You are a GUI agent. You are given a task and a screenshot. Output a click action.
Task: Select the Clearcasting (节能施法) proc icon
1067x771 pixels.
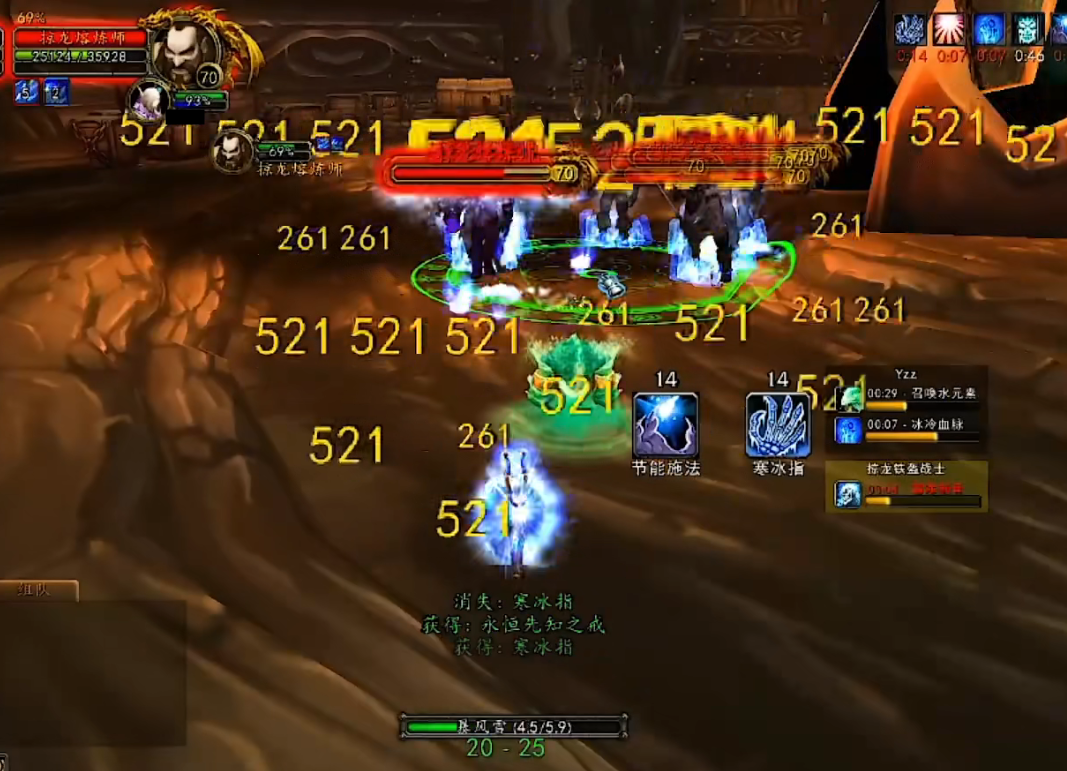pyautogui.click(x=665, y=425)
